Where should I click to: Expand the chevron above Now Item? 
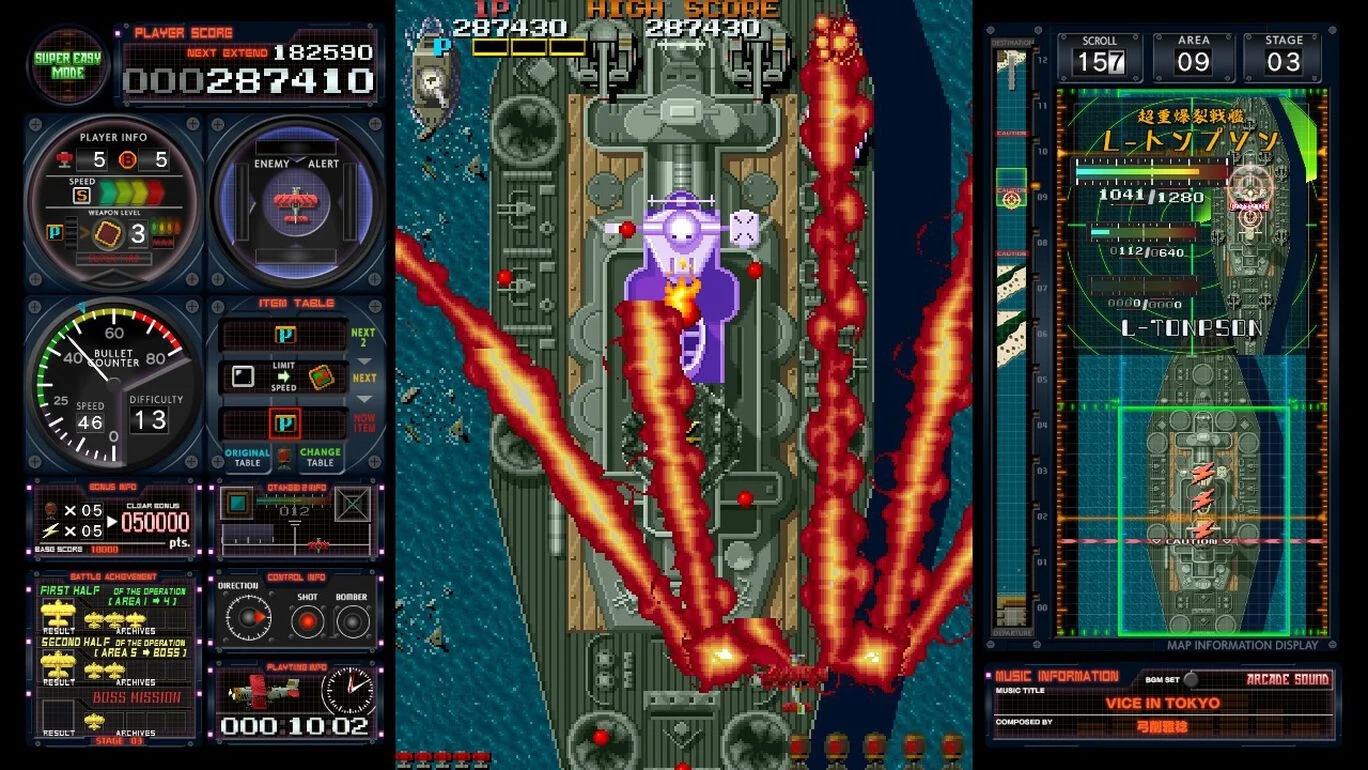pyautogui.click(x=363, y=399)
